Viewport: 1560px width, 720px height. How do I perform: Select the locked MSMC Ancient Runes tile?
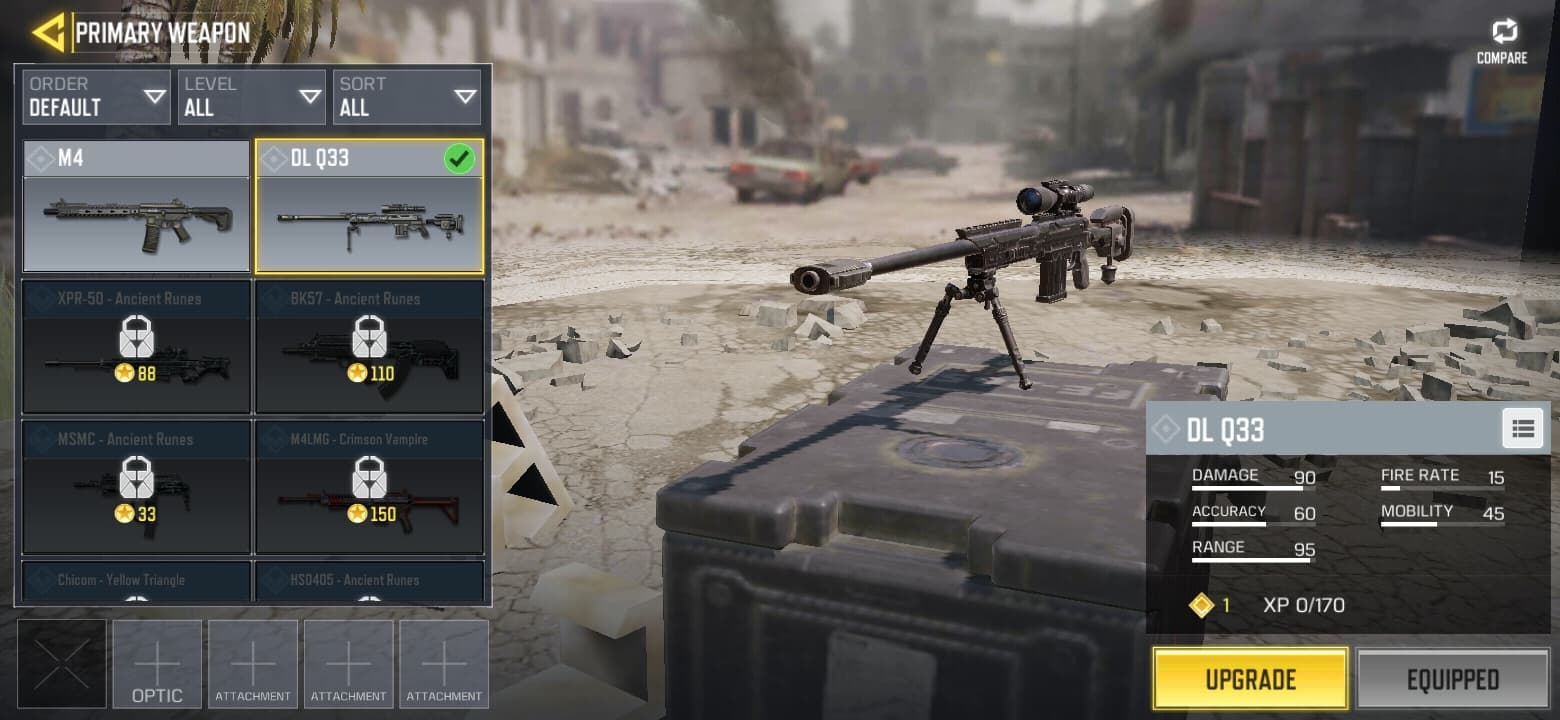(136, 487)
